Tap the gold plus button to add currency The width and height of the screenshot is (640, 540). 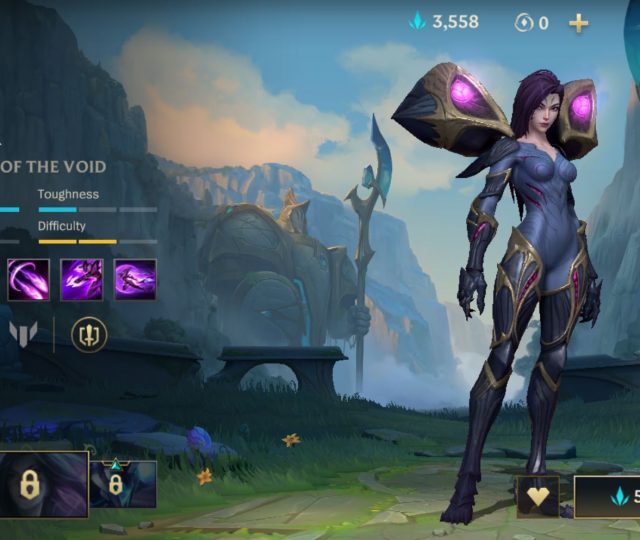579,23
